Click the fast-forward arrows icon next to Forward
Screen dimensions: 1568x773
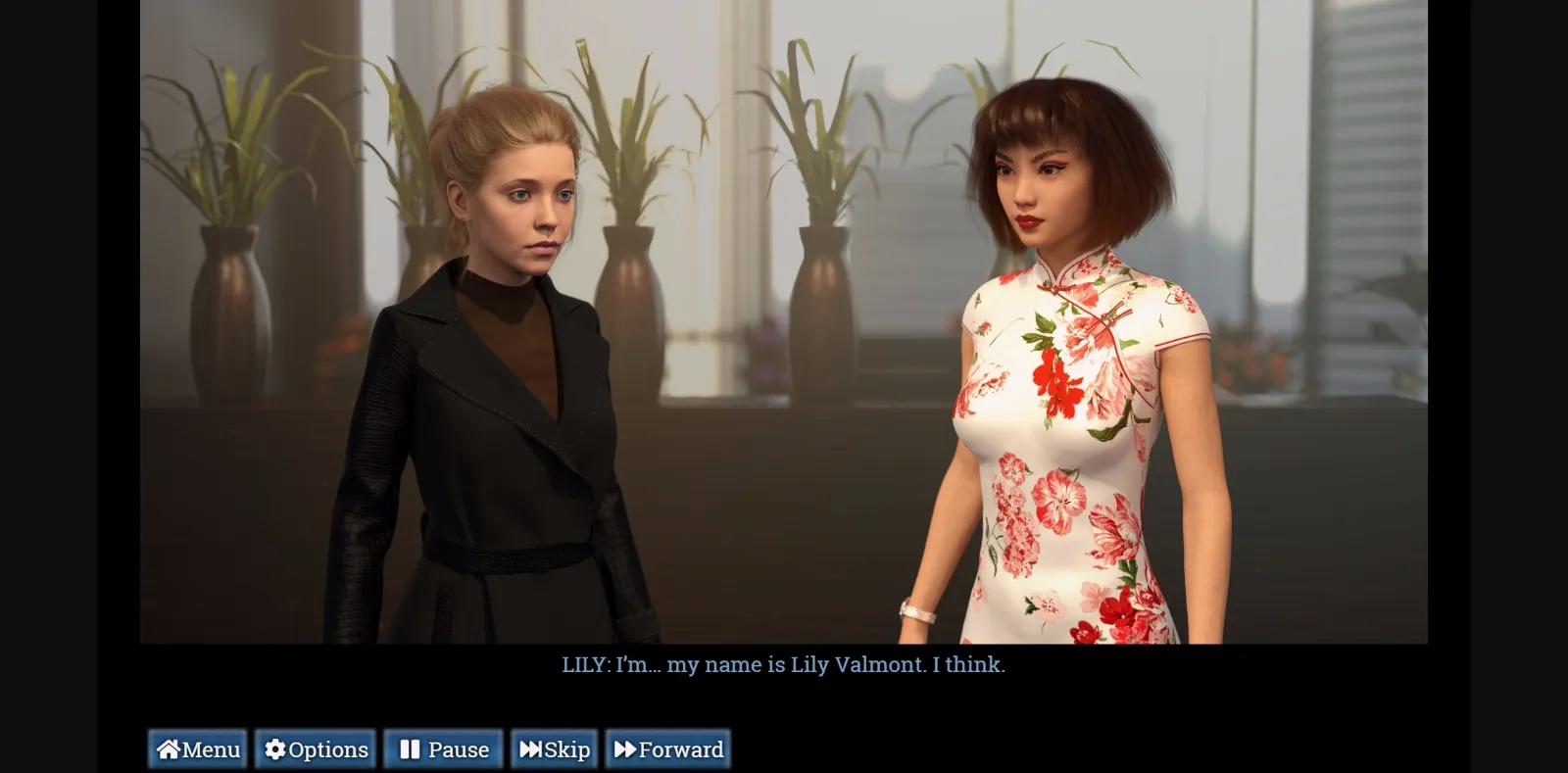[627, 749]
